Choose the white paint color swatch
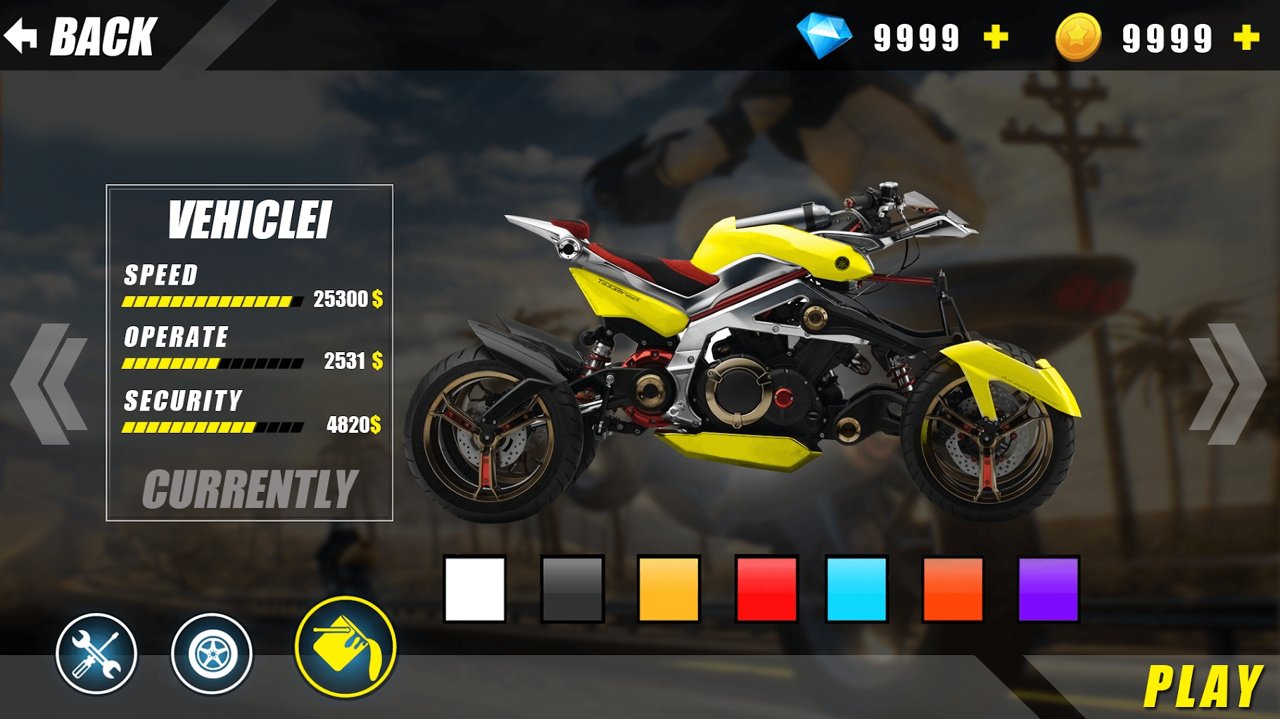 coord(475,589)
